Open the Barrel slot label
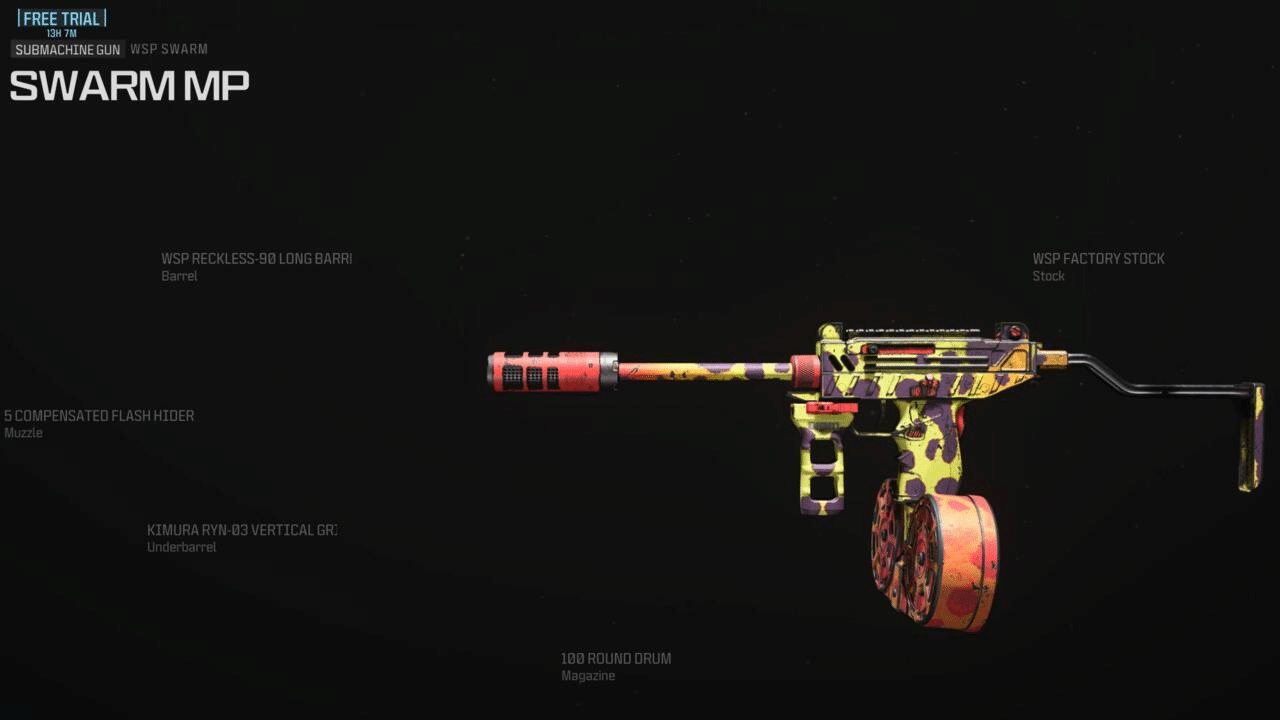This screenshot has height=720, width=1280. point(179,276)
